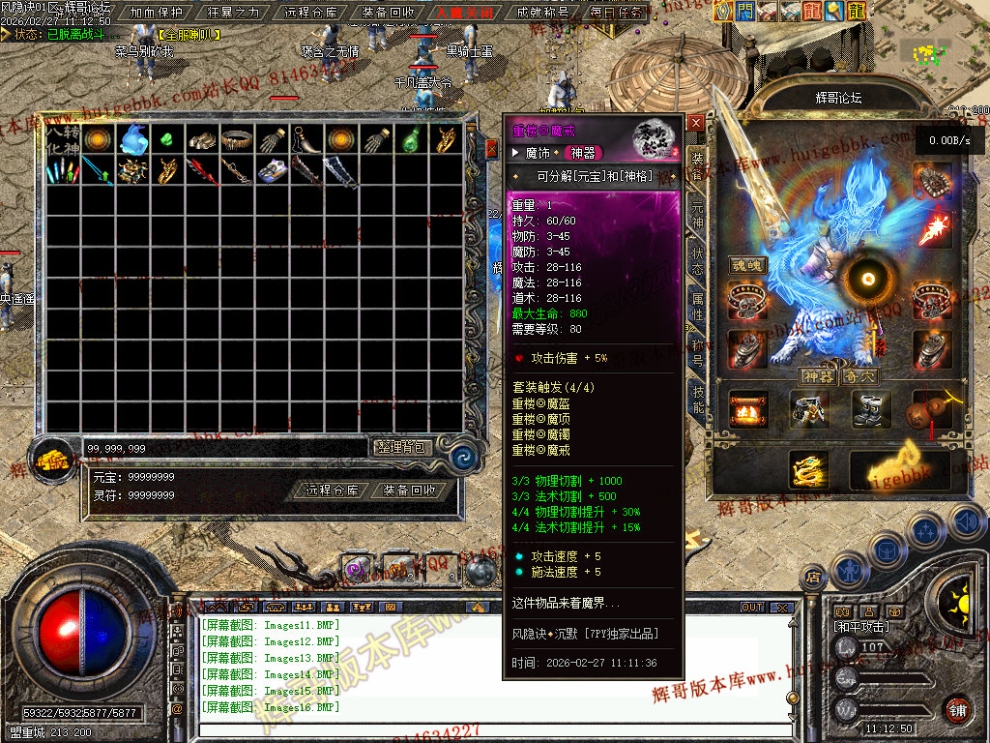Click 整理背包 to sort the bag
This screenshot has height=743, width=990.
(402, 447)
